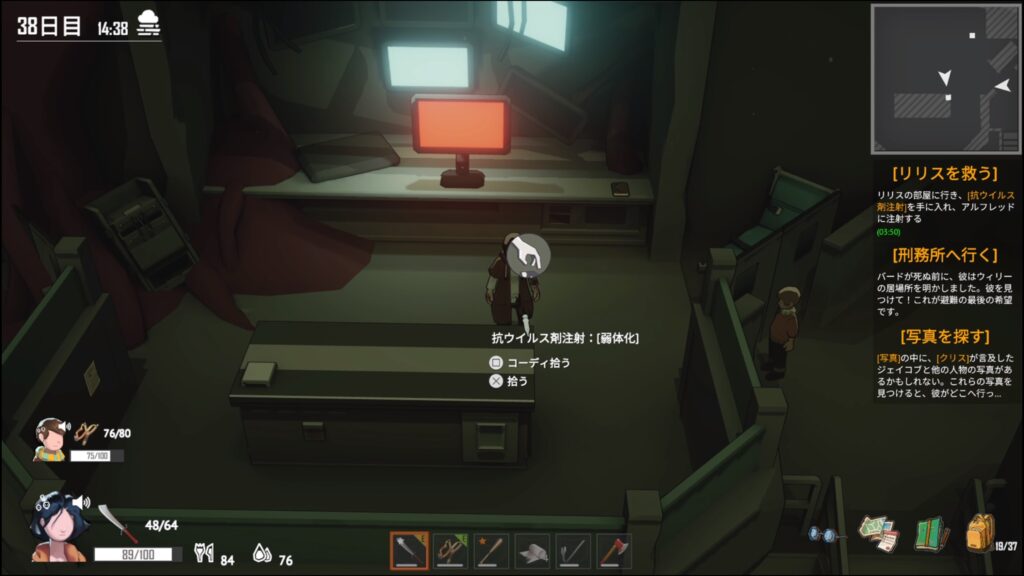
Task: Select the [写真を探す] quest objective
Action: pyautogui.click(x=944, y=336)
